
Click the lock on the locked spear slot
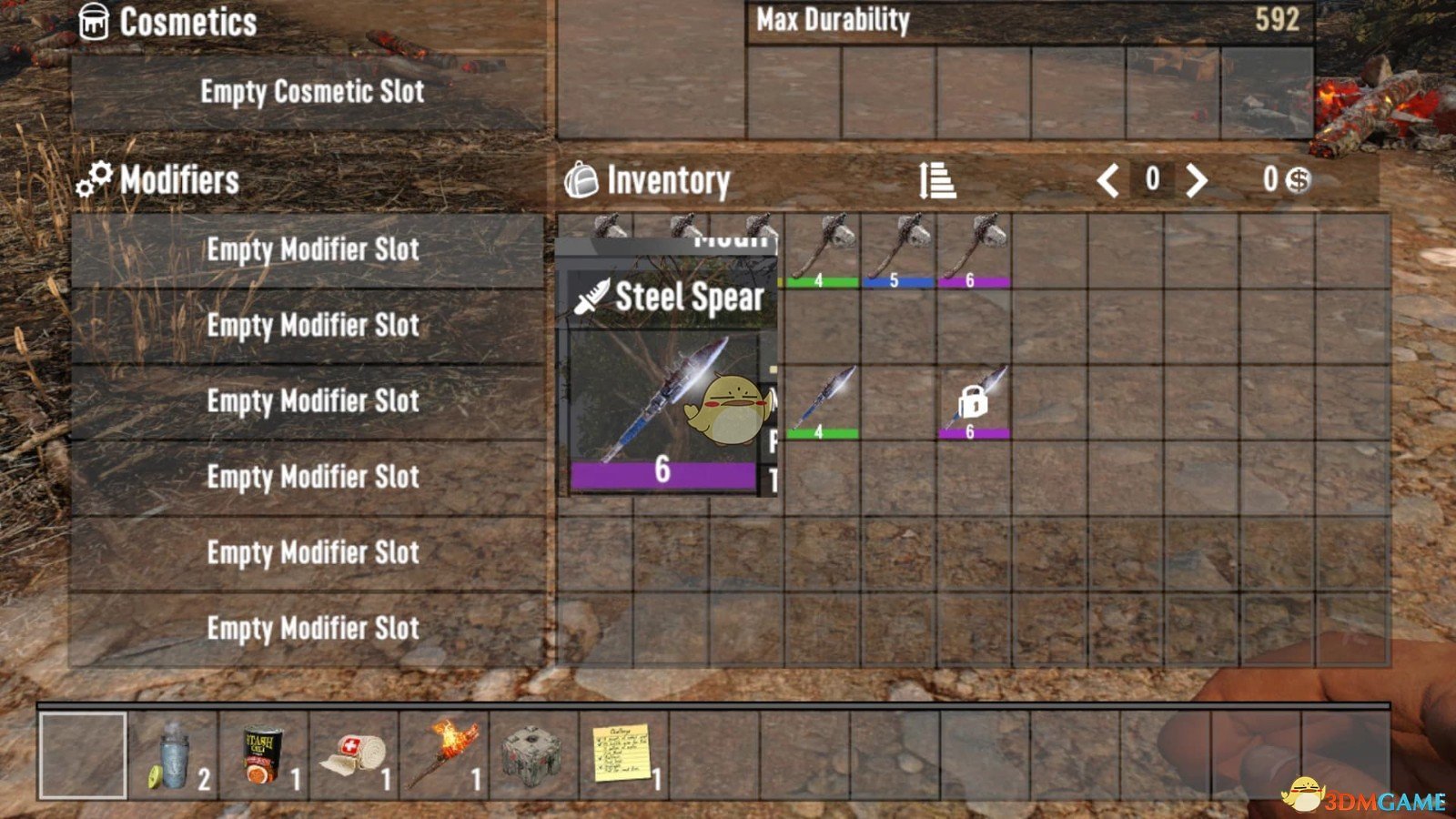coord(974,400)
